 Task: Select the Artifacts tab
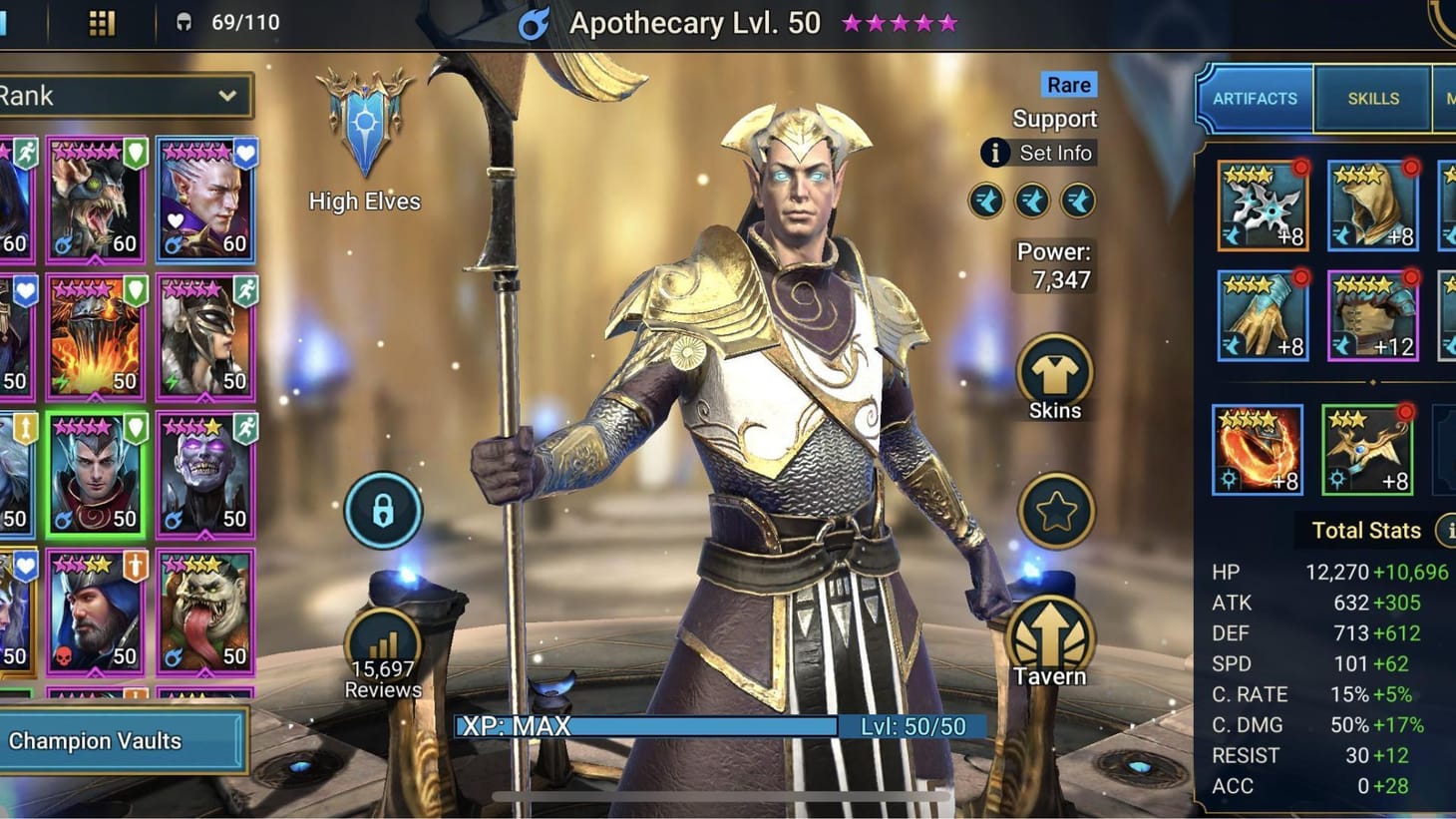coord(1255,98)
